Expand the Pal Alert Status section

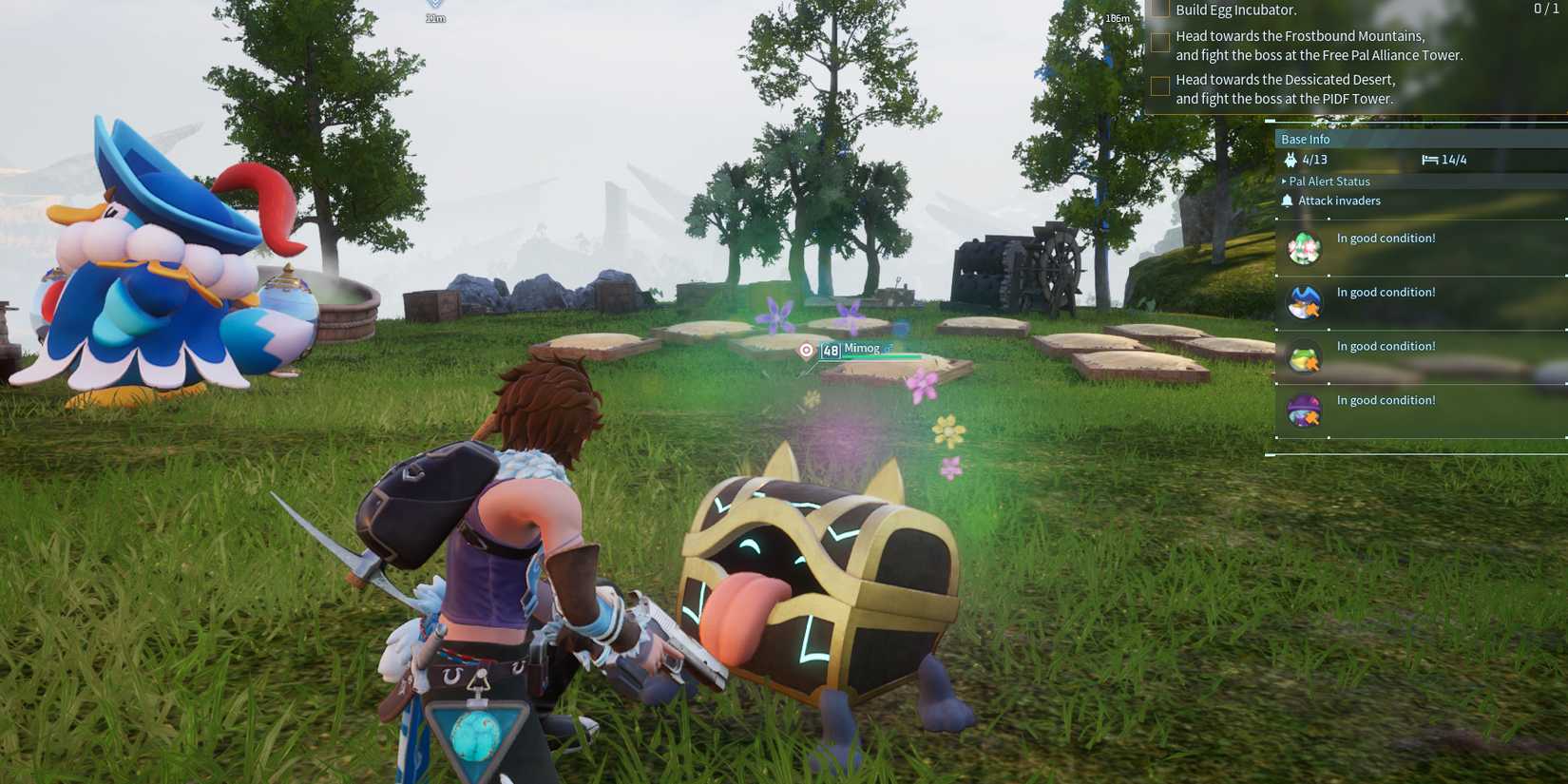click(1326, 181)
